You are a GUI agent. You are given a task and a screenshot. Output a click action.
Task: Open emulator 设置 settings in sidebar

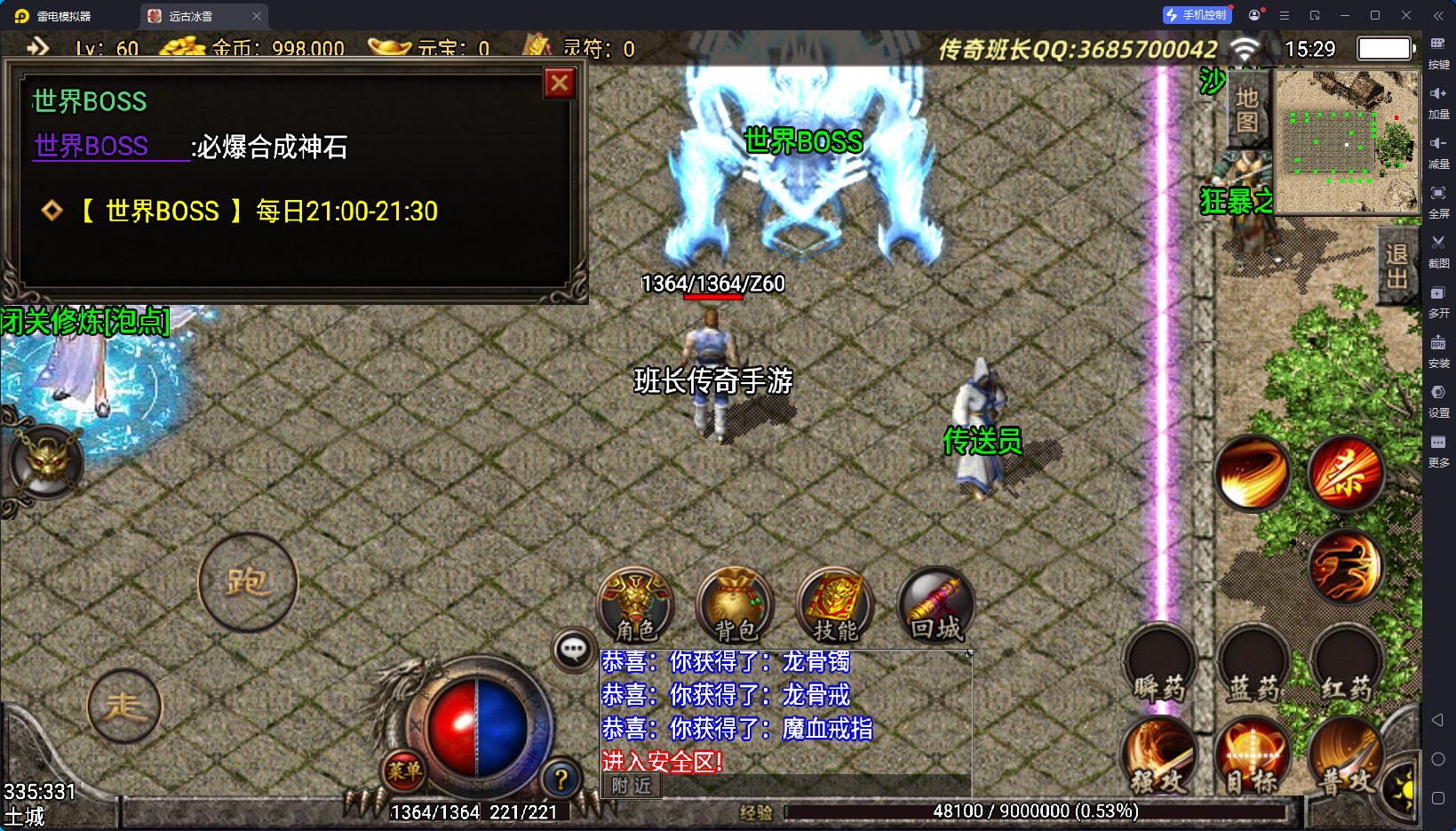1438,398
